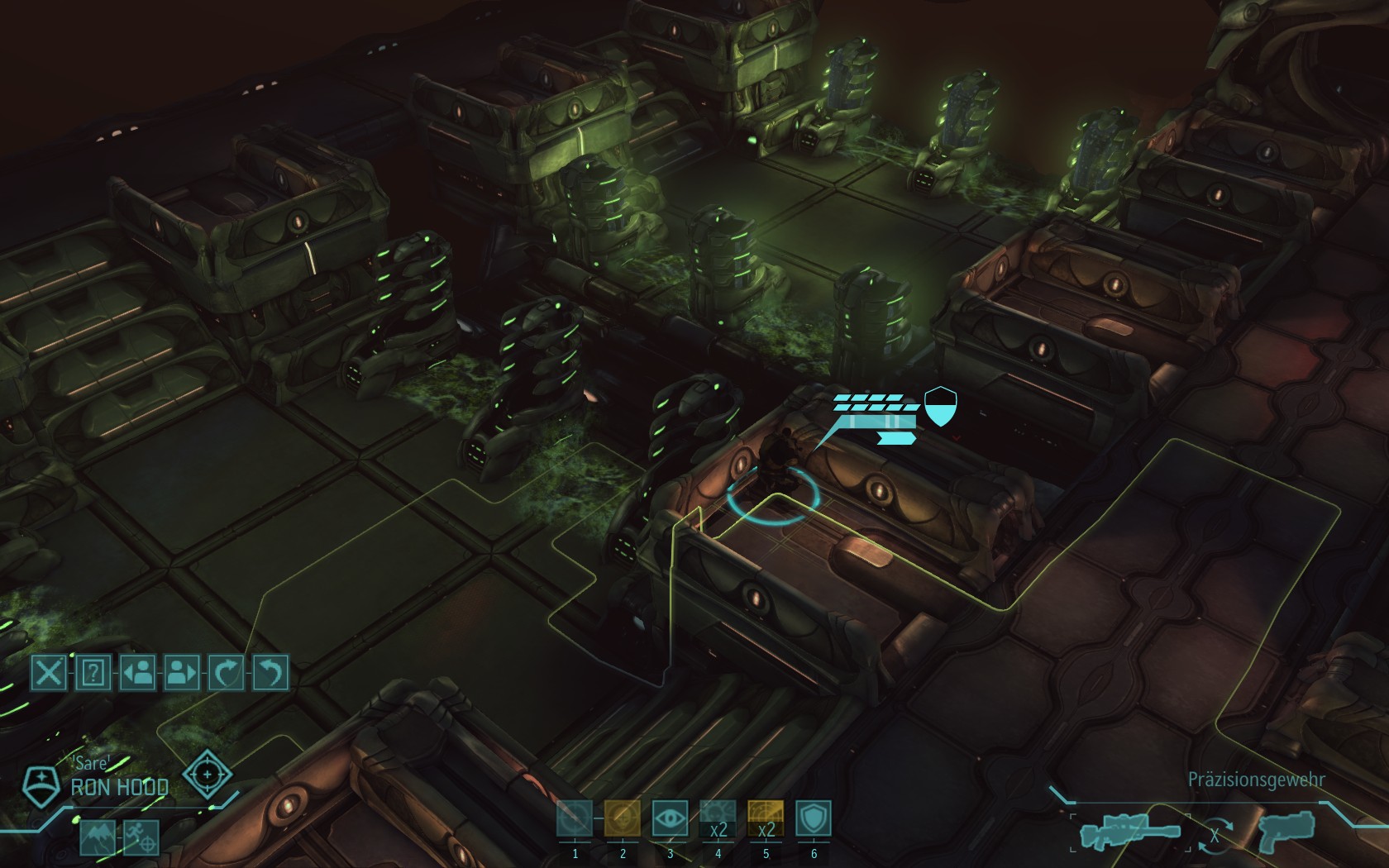Use the x2 ability in slot 4

[718, 819]
